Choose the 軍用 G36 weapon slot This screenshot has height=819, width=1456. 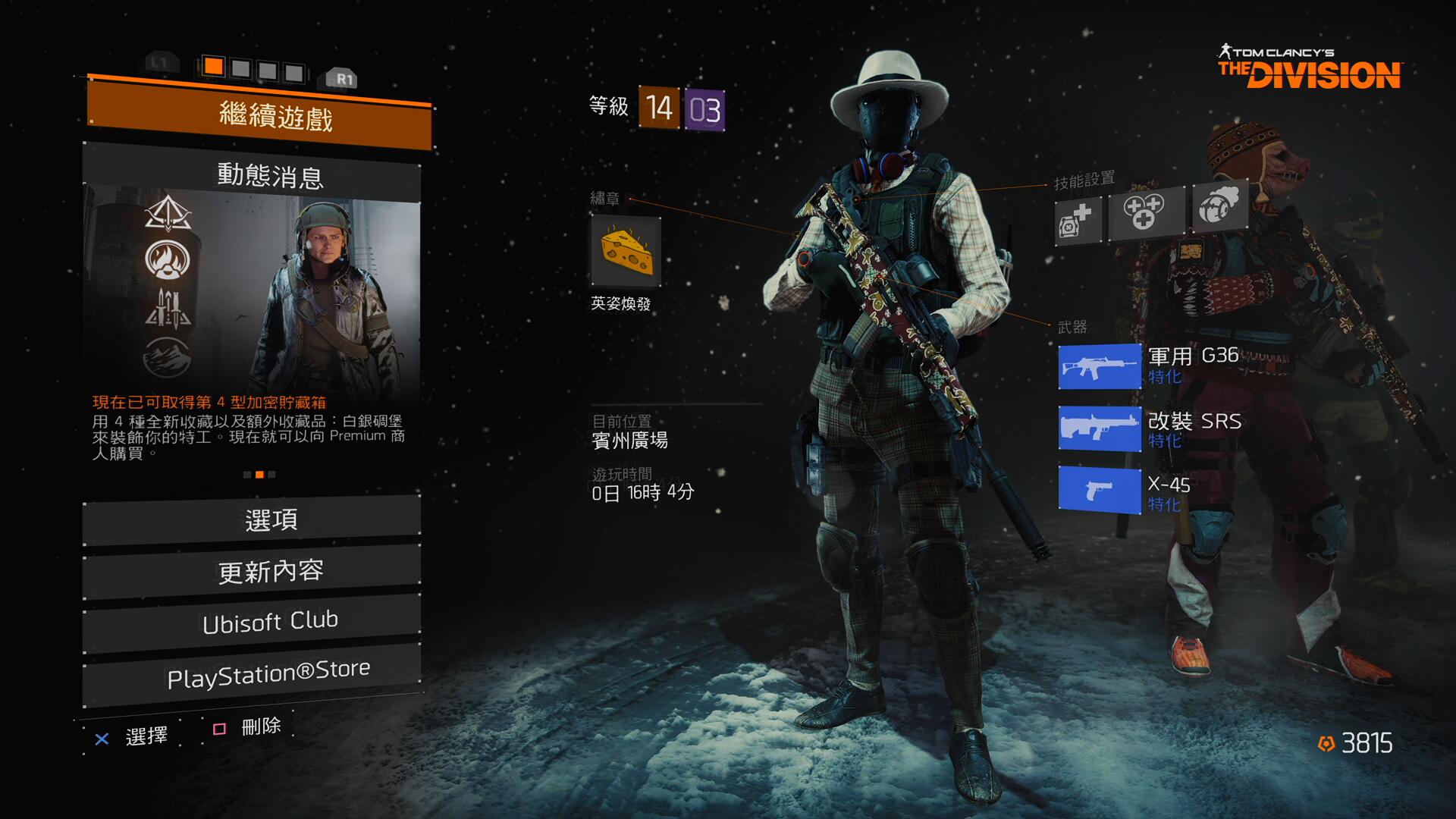1100,366
